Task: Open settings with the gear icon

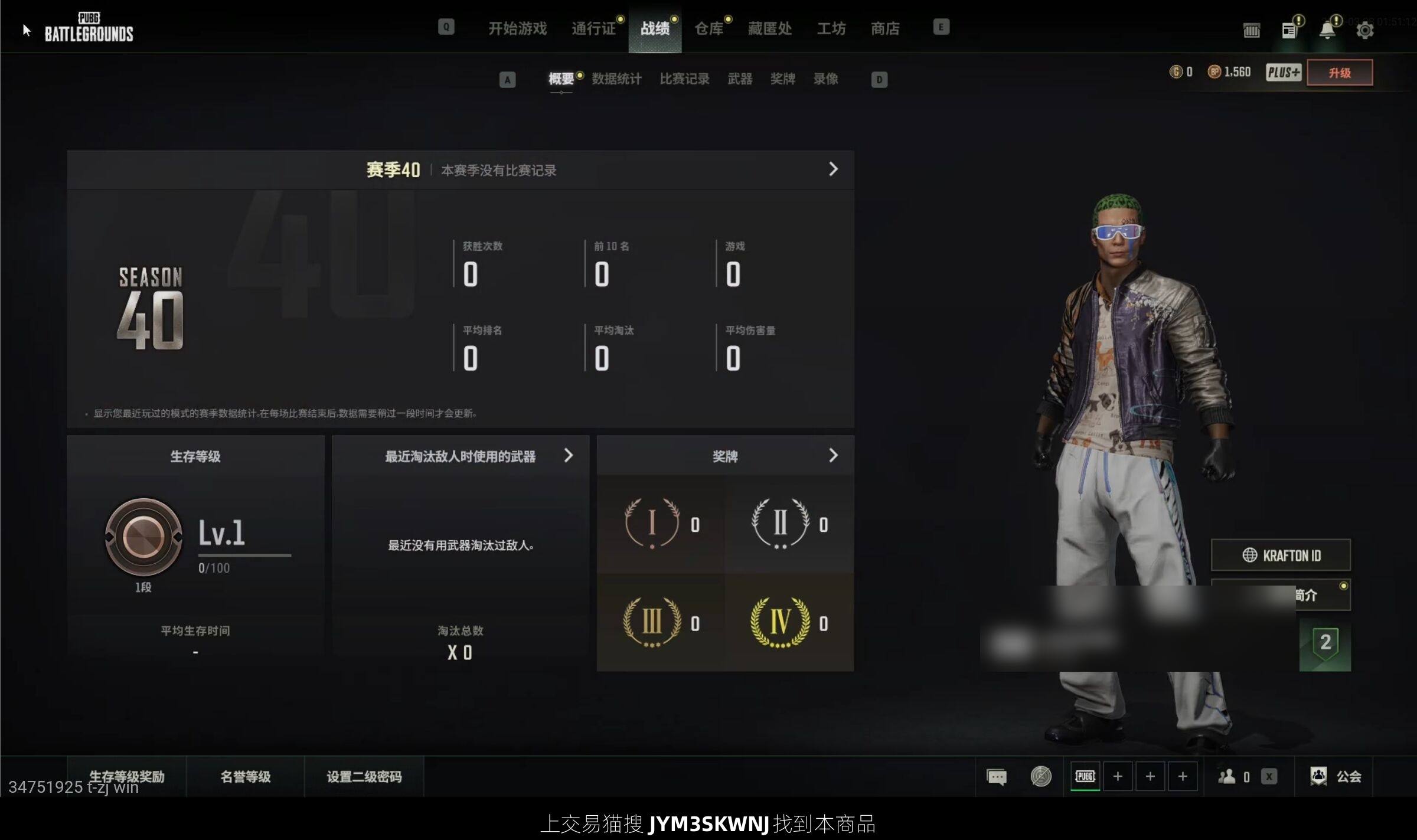Action: click(x=1364, y=30)
